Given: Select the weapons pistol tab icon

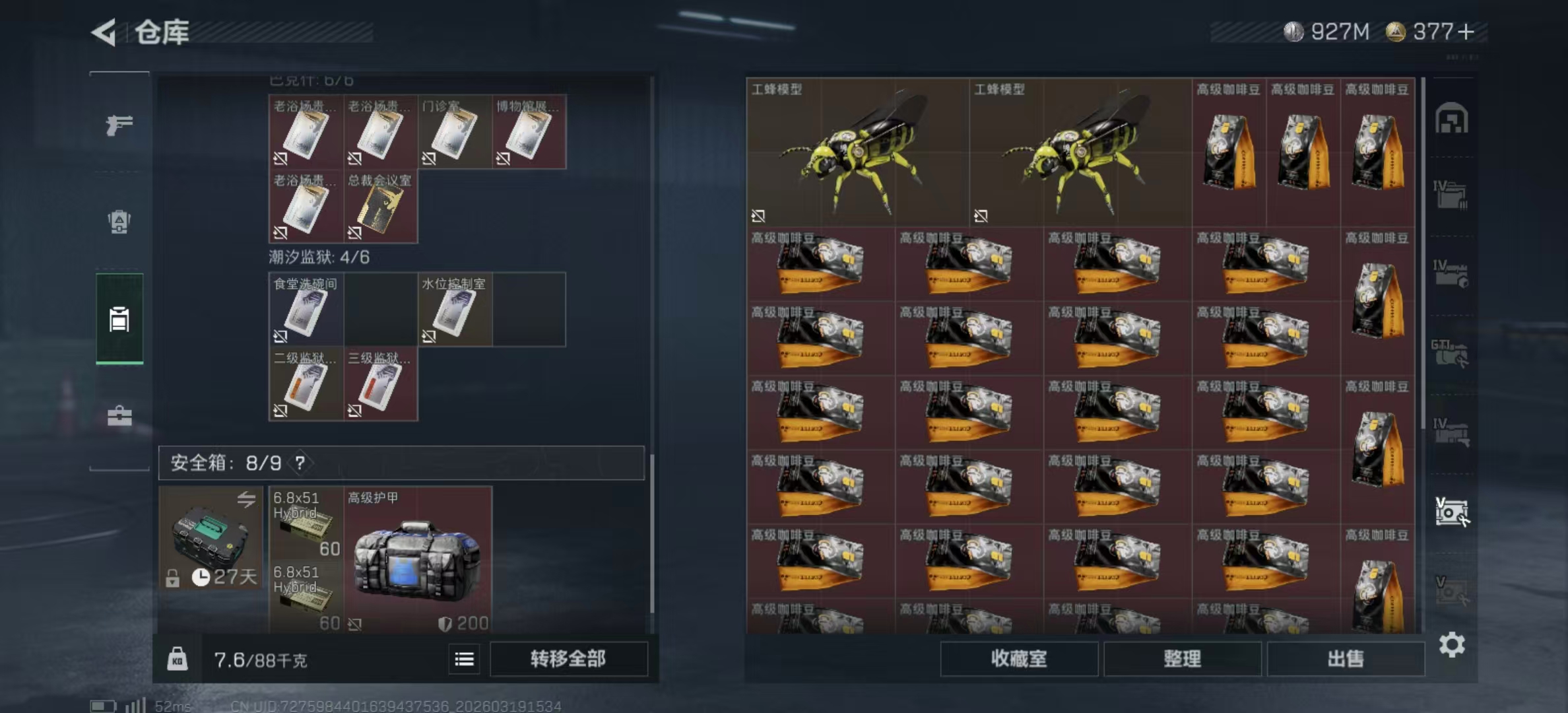Looking at the screenshot, I should (x=119, y=124).
